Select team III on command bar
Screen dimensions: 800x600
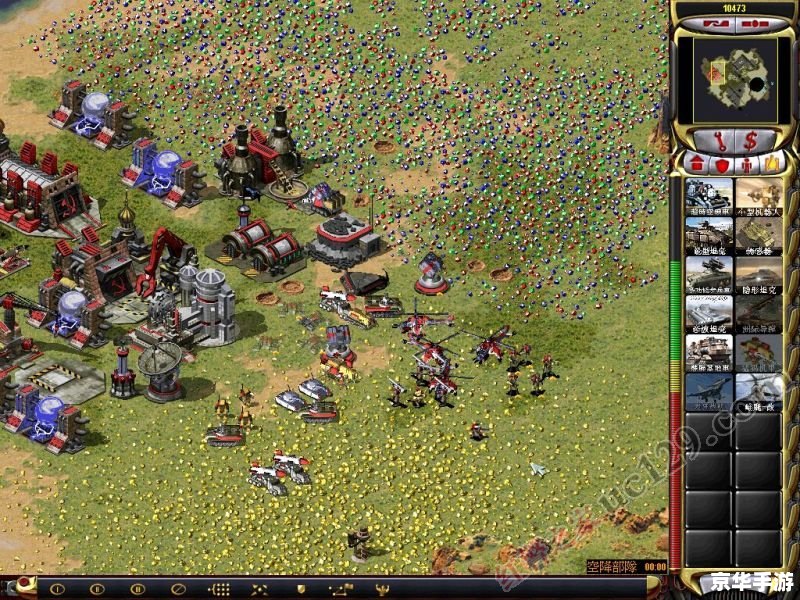(138, 589)
